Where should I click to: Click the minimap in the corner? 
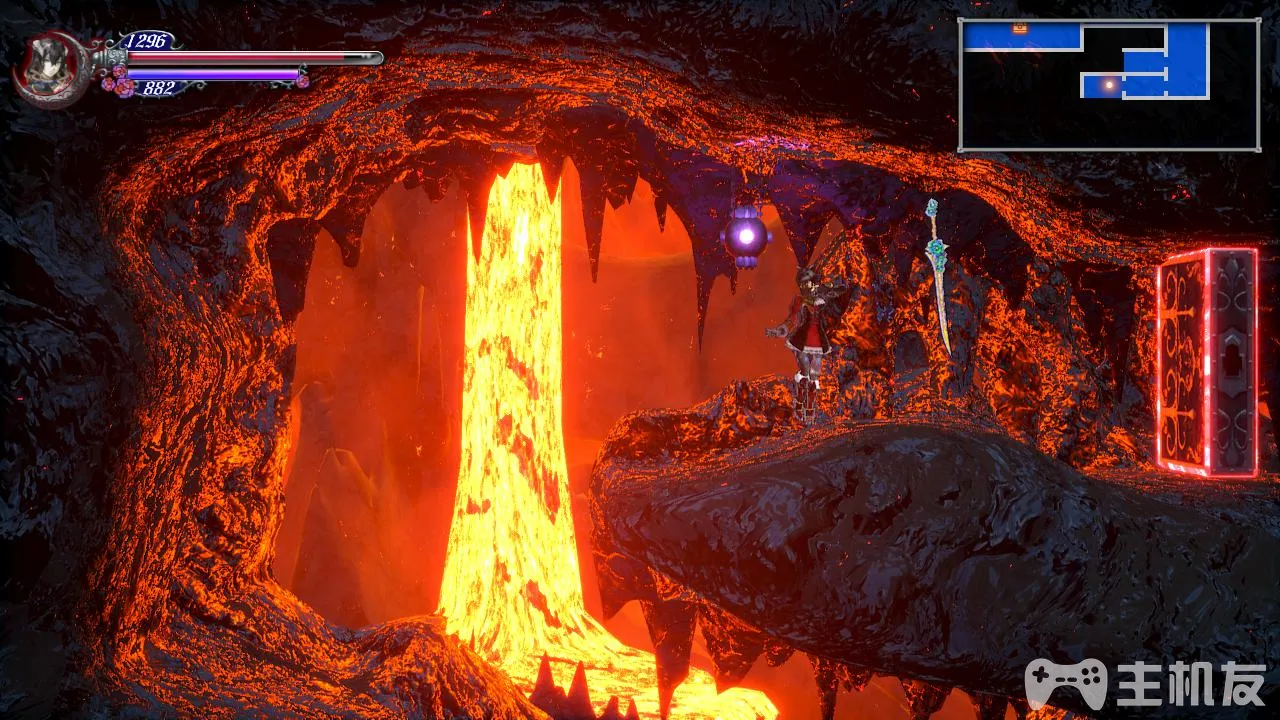pos(1109,85)
